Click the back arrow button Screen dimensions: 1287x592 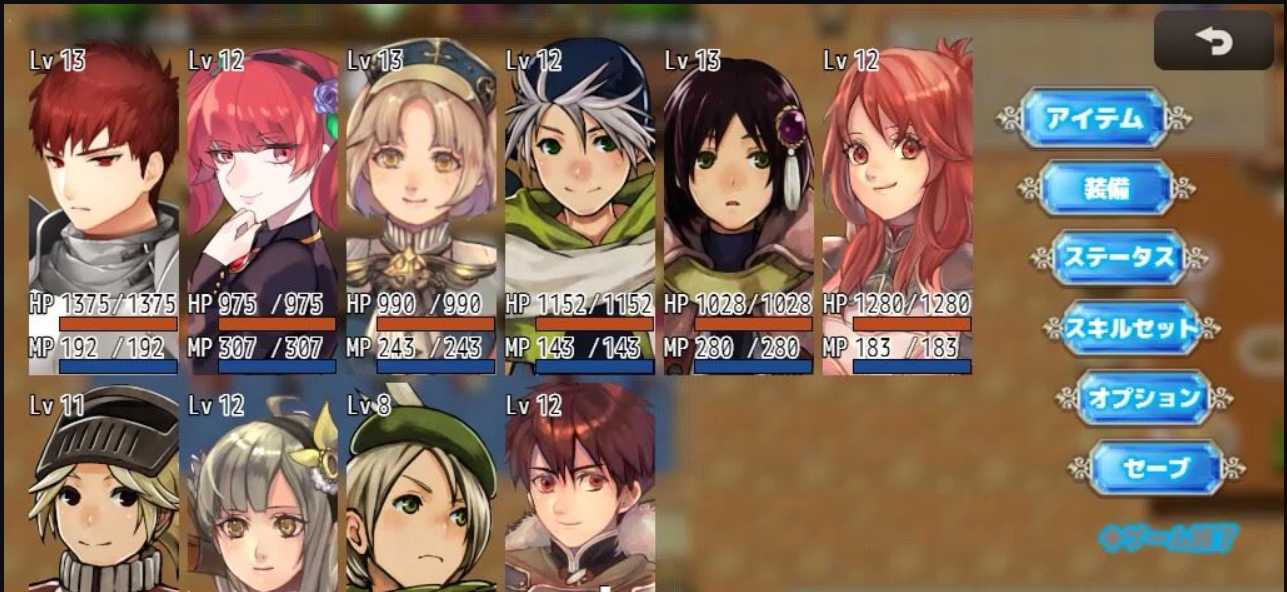1213,41
